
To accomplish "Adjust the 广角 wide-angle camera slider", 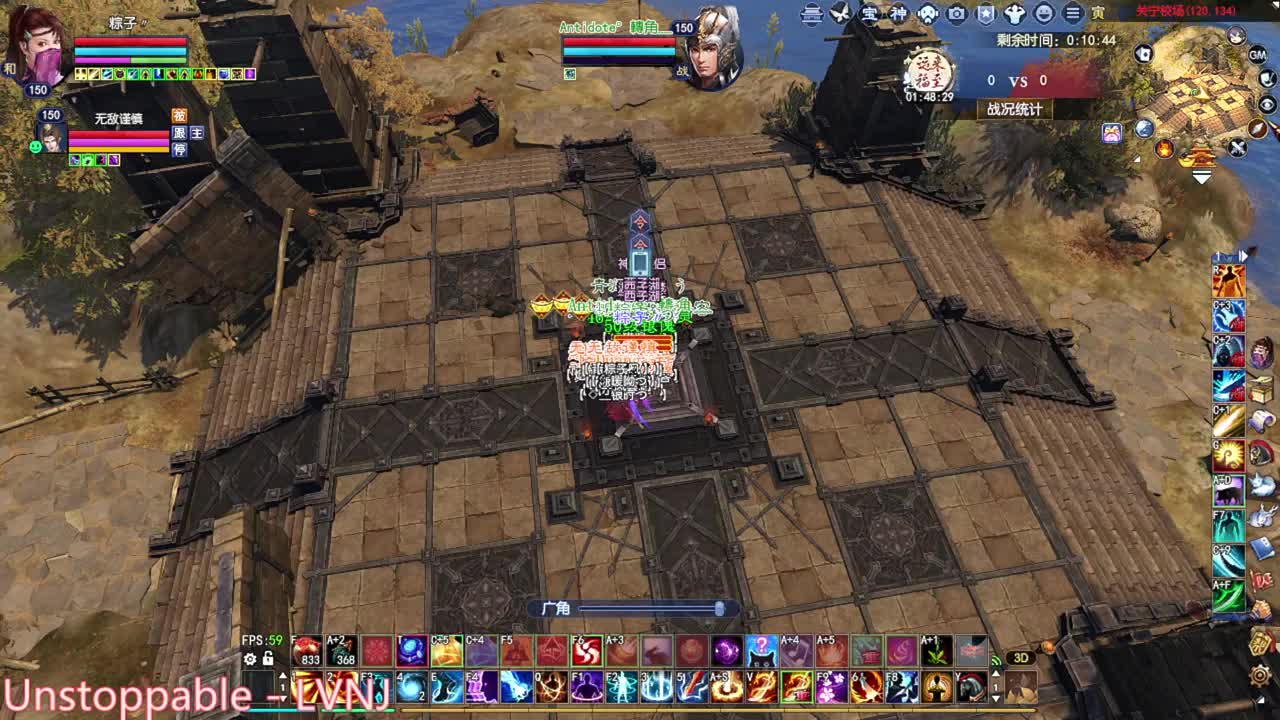I will pyautogui.click(x=718, y=608).
